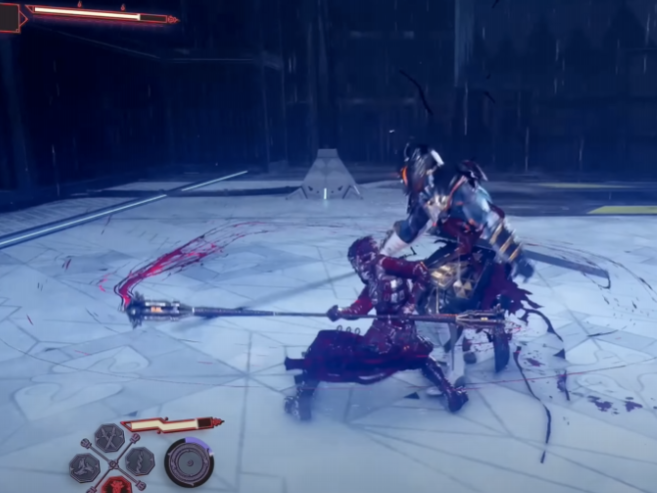657x493 pixels.
Task: Click the dark square emblem beside the top bar
Action: click(x=10, y=16)
